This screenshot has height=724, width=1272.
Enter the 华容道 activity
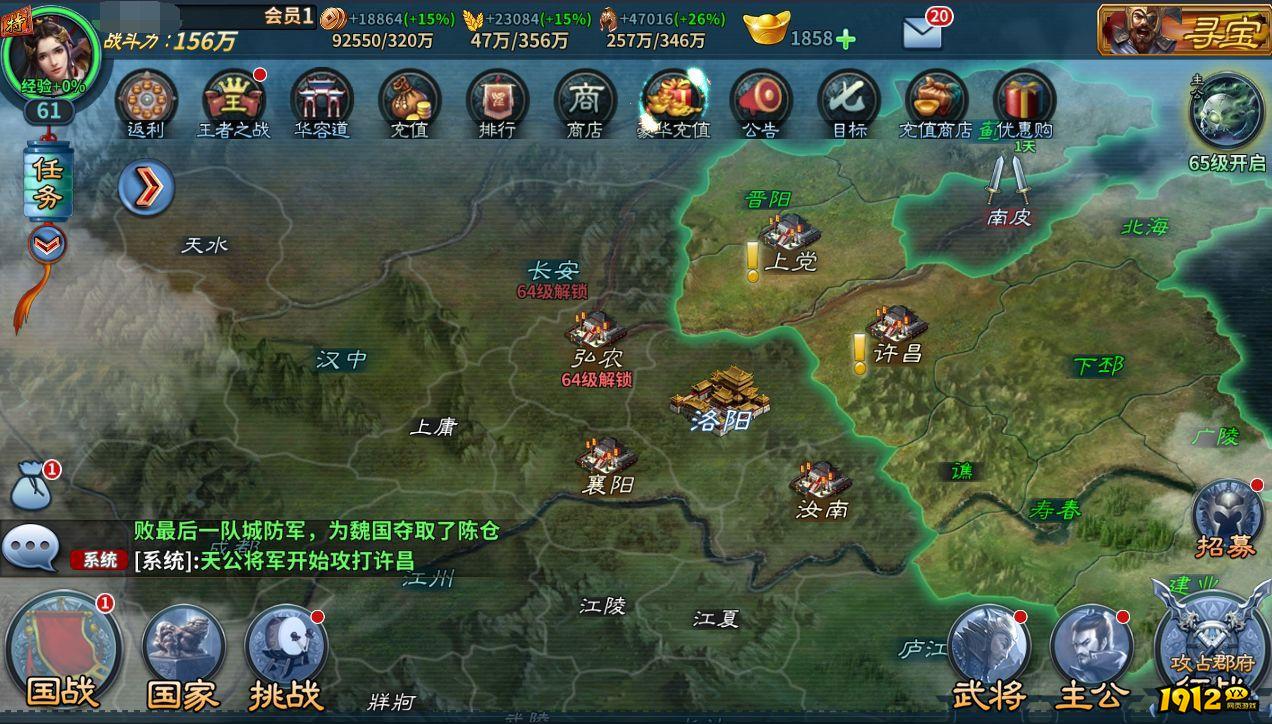click(322, 102)
